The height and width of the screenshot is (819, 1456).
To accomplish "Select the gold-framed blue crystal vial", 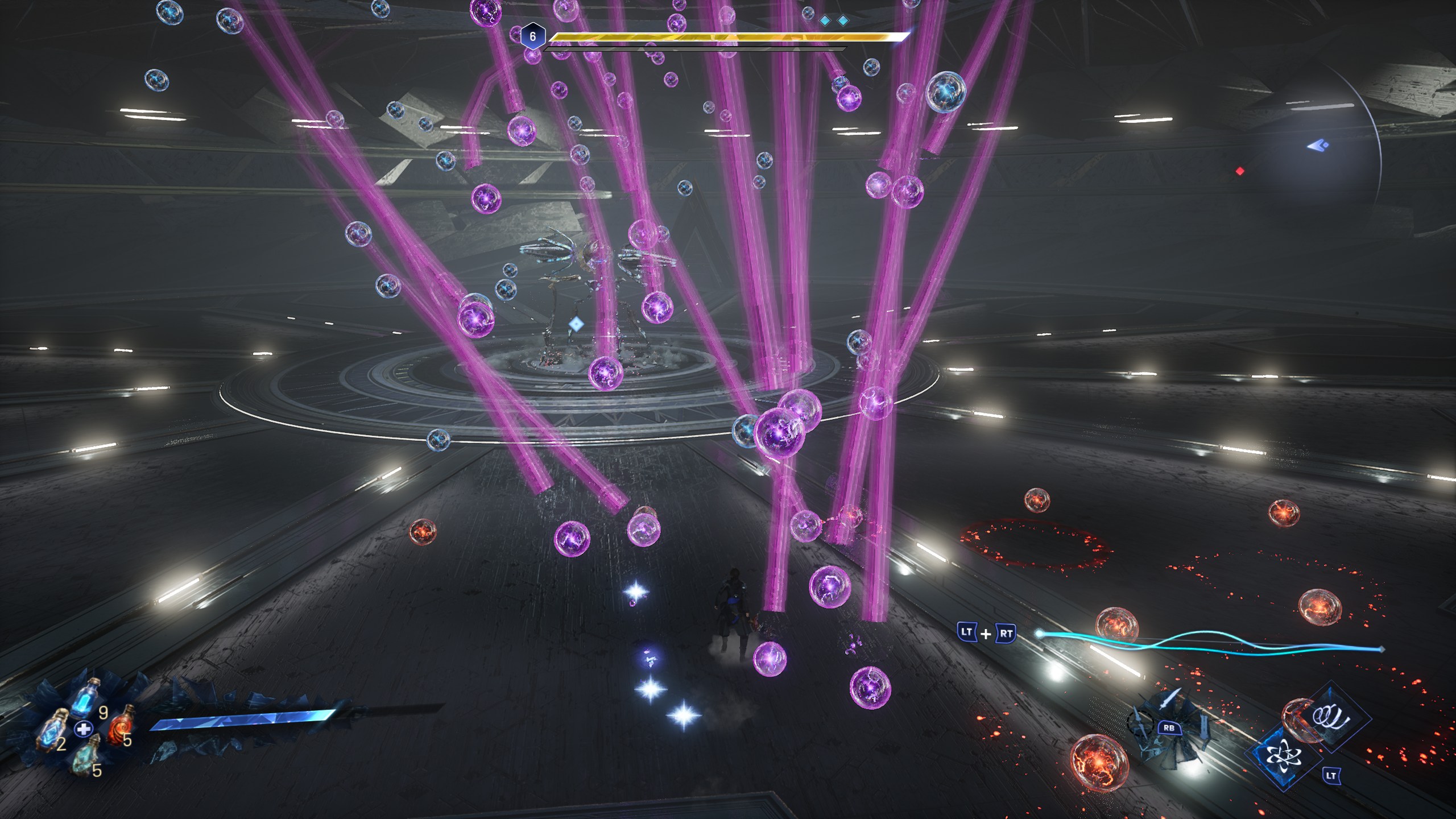I will 52,731.
